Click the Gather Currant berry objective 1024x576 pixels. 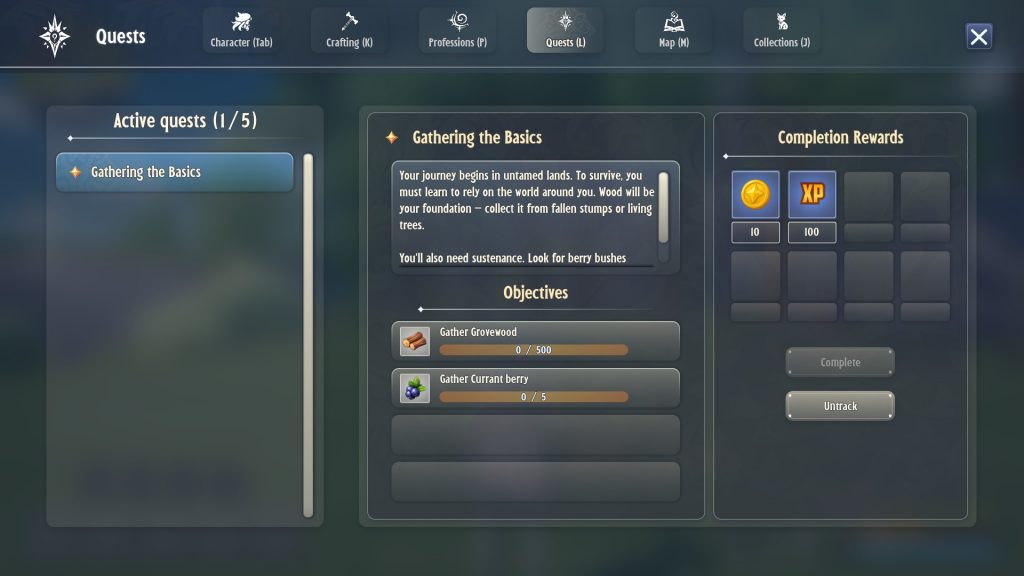tap(535, 388)
